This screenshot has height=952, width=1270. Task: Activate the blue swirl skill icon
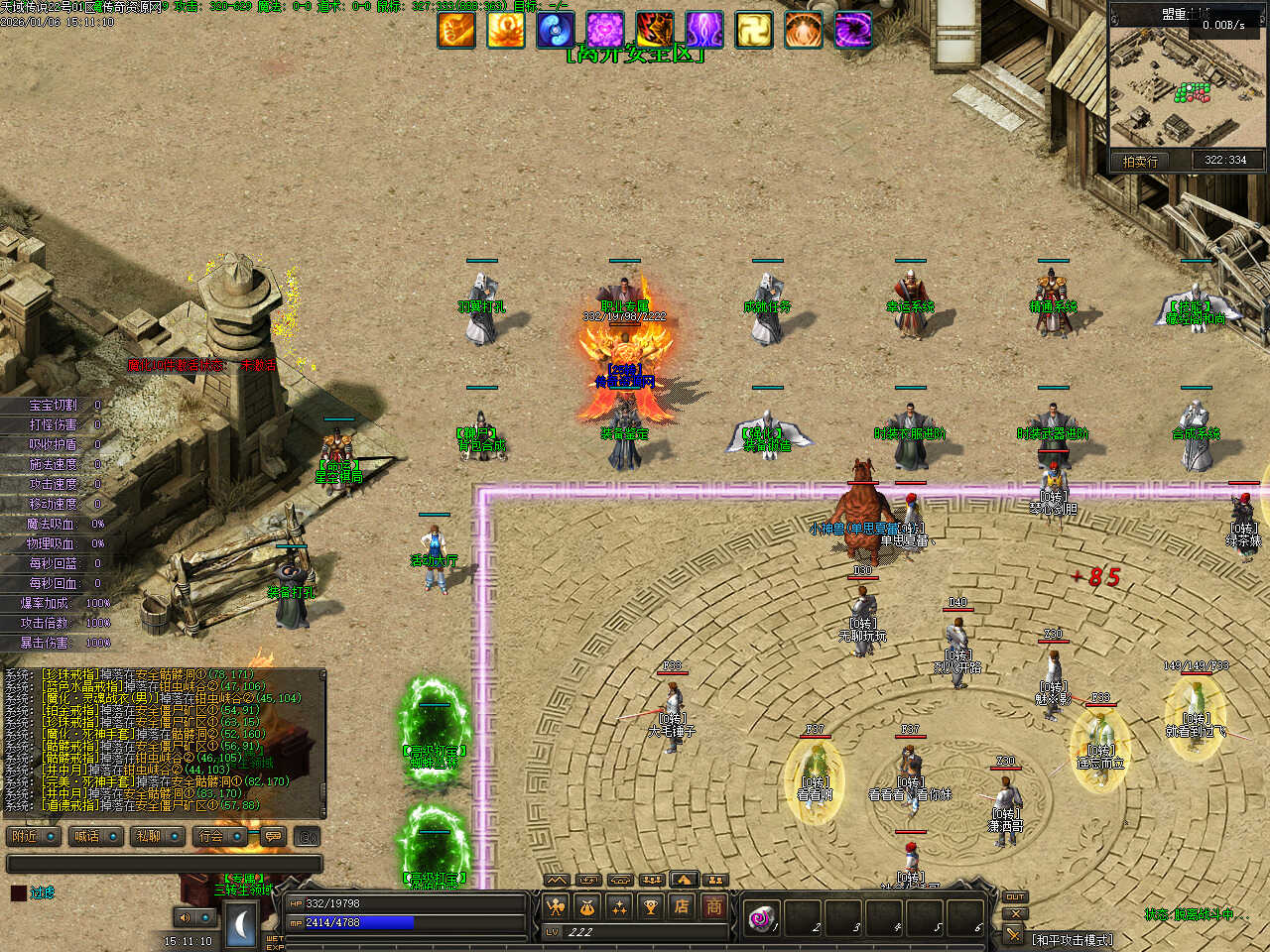556,31
